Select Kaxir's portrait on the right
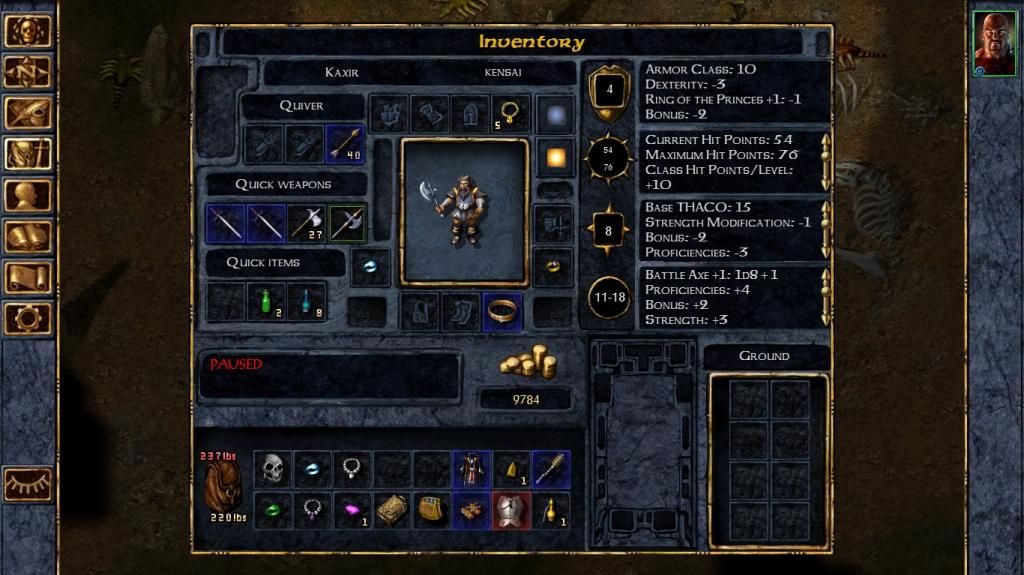This screenshot has height=575, width=1024. click(x=994, y=45)
